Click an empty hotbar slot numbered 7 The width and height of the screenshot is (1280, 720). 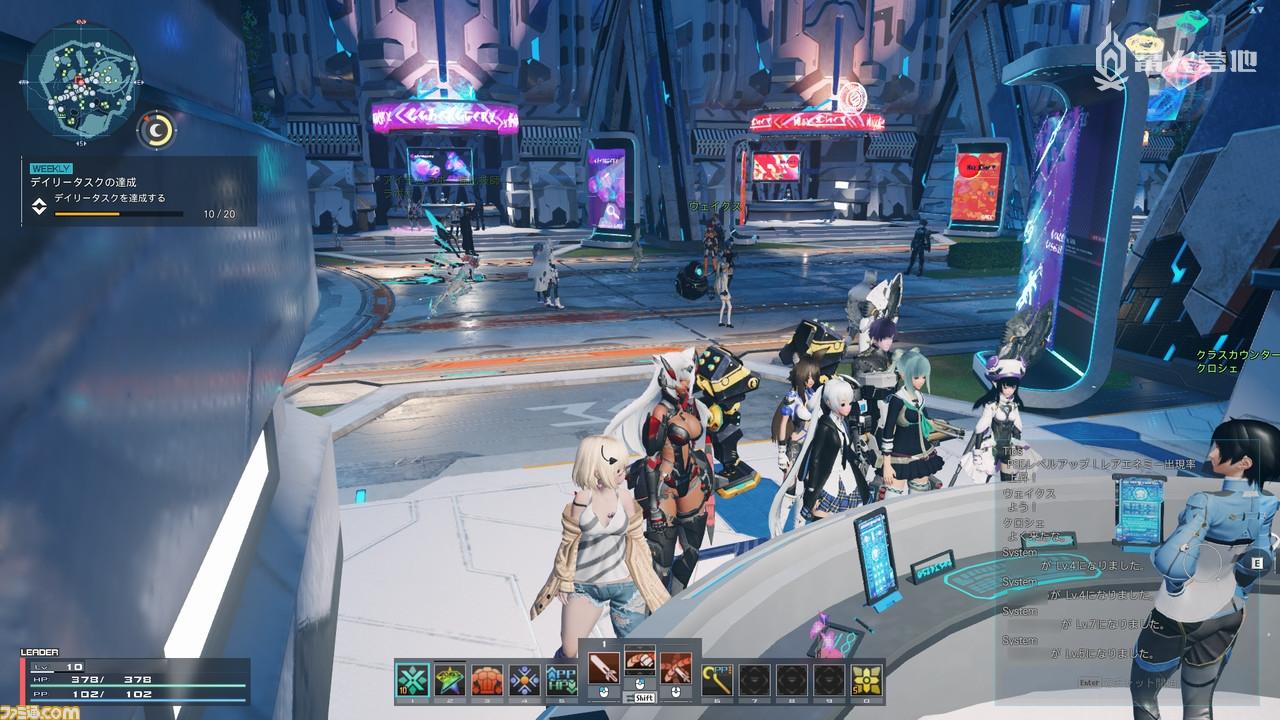pyautogui.click(x=752, y=678)
